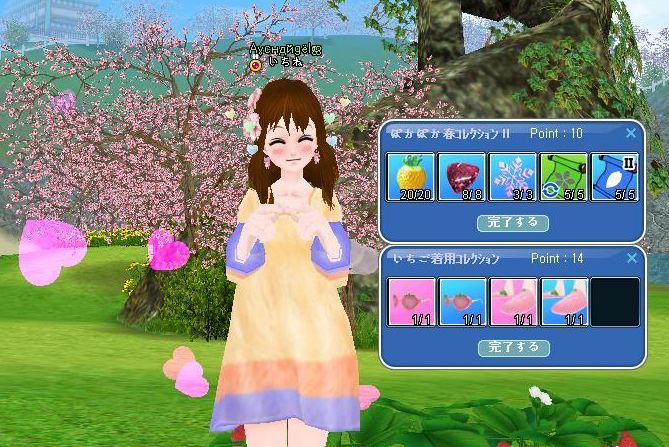
Task: Close the spring collection panel
Action: (x=630, y=133)
